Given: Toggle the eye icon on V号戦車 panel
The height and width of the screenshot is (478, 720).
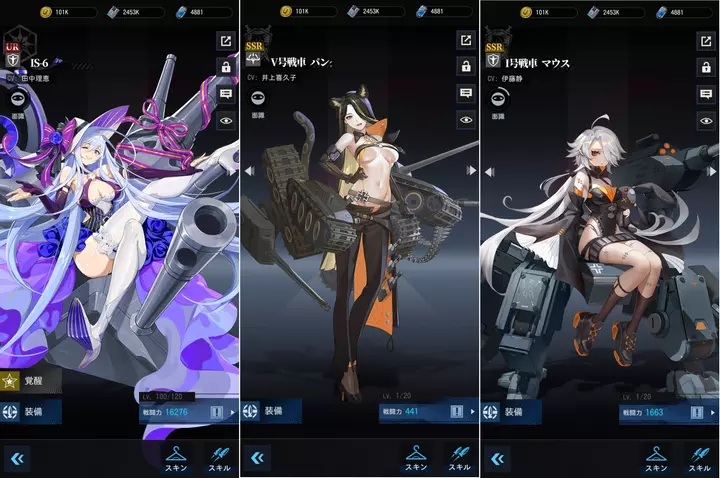Looking at the screenshot, I should [x=466, y=120].
